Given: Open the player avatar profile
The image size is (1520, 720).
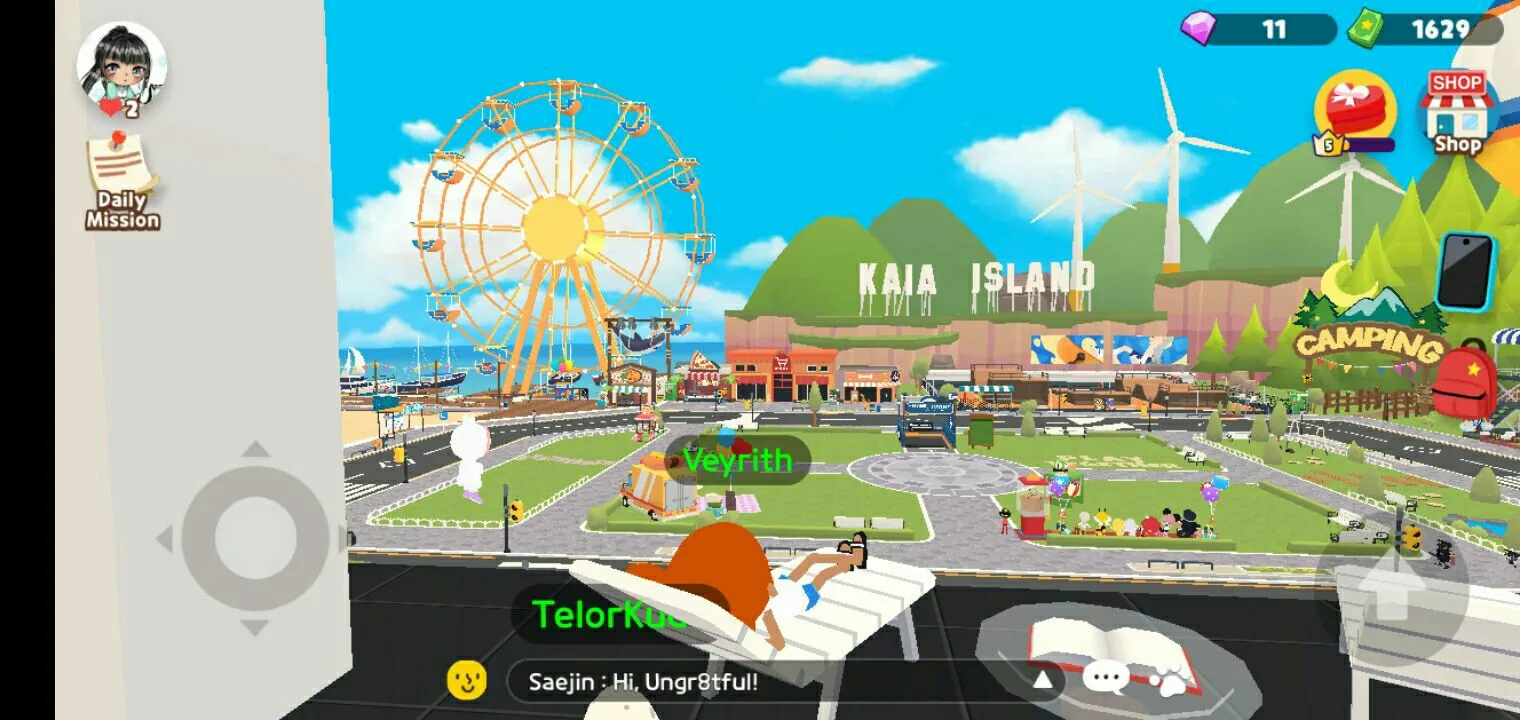Looking at the screenshot, I should [122, 66].
